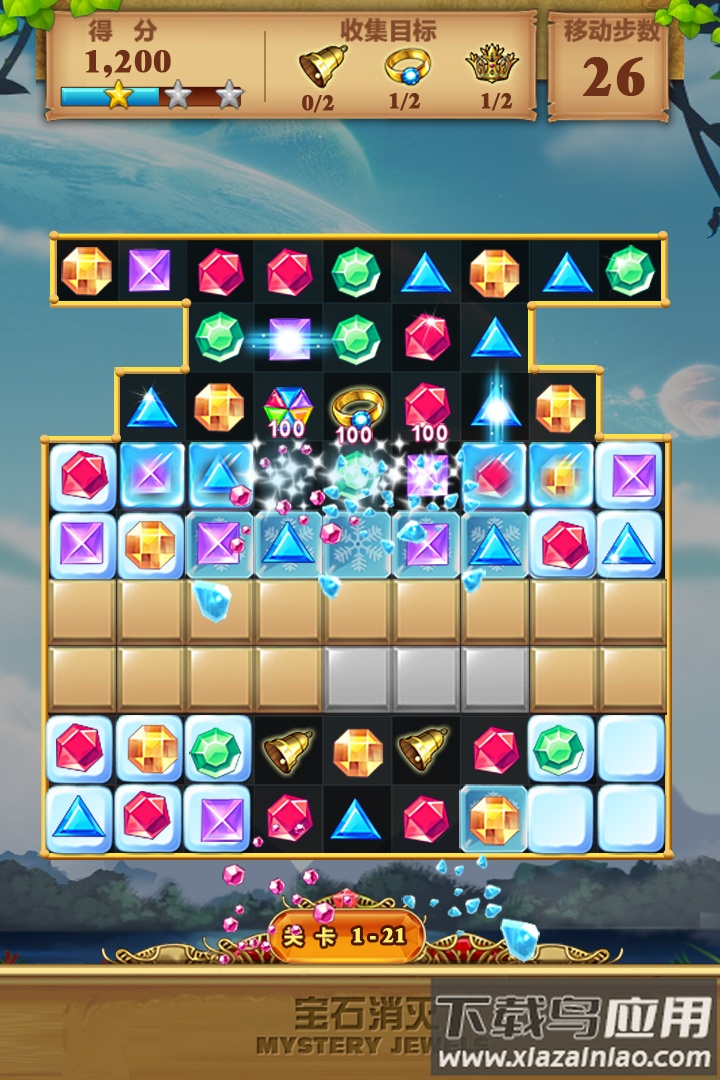The image size is (720, 1080).
Task: Choose the purple square gem in the top row
Action: pyautogui.click(x=151, y=270)
